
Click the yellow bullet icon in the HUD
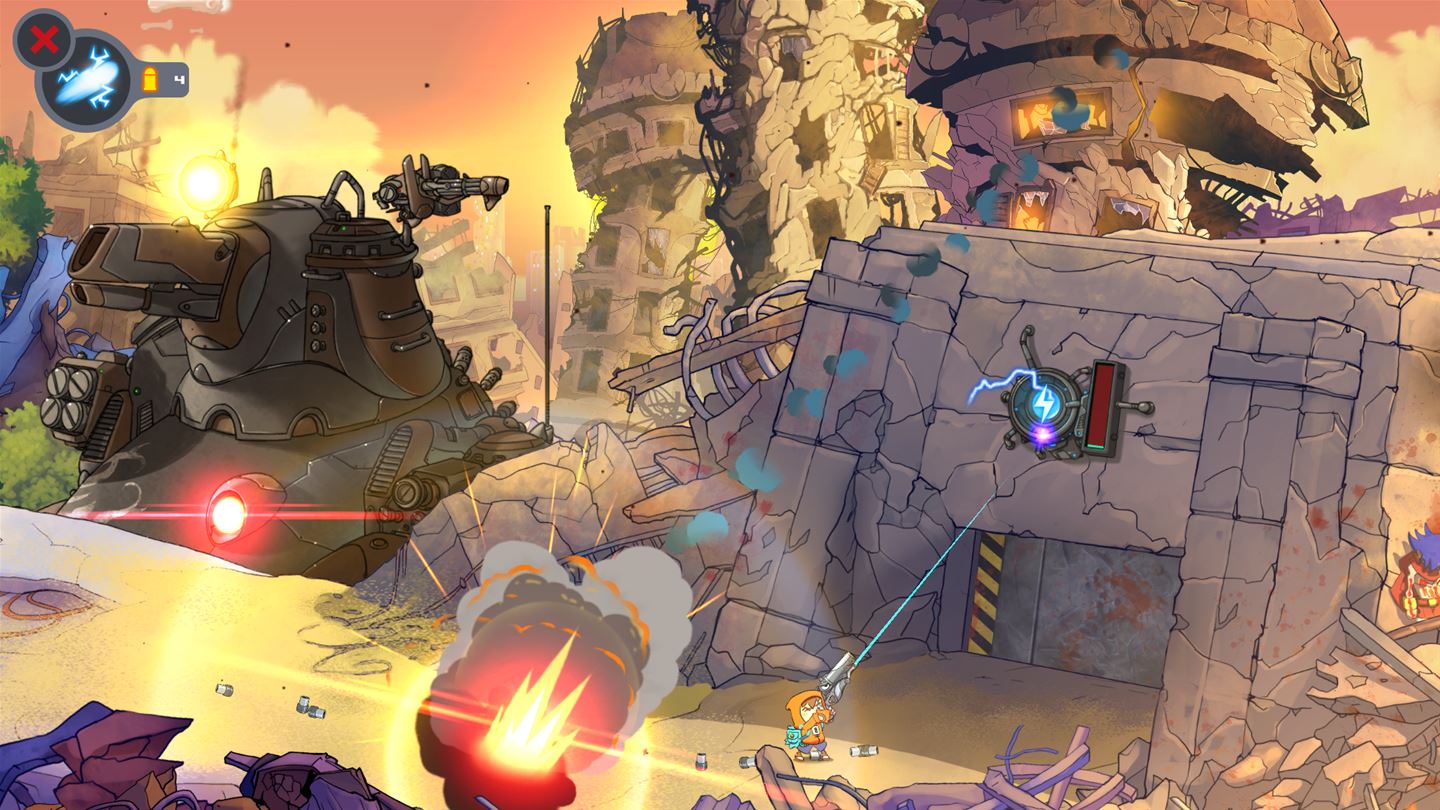[x=150, y=78]
